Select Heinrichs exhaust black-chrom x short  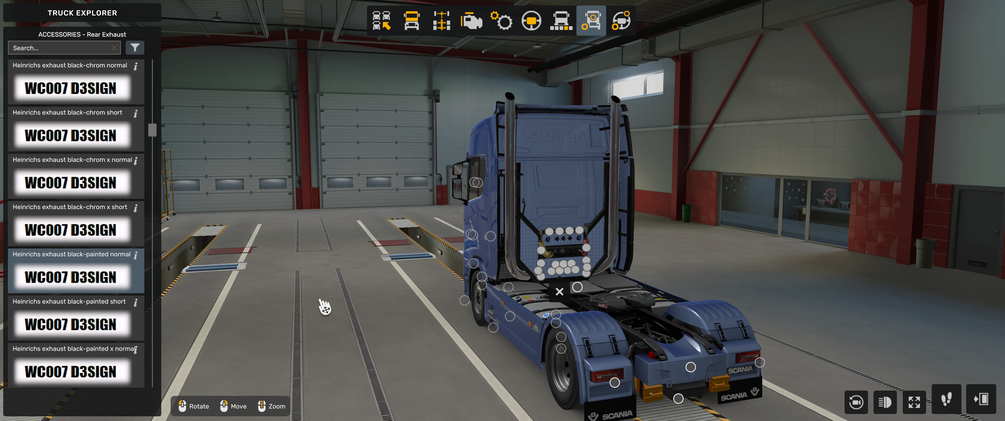[x=70, y=229]
